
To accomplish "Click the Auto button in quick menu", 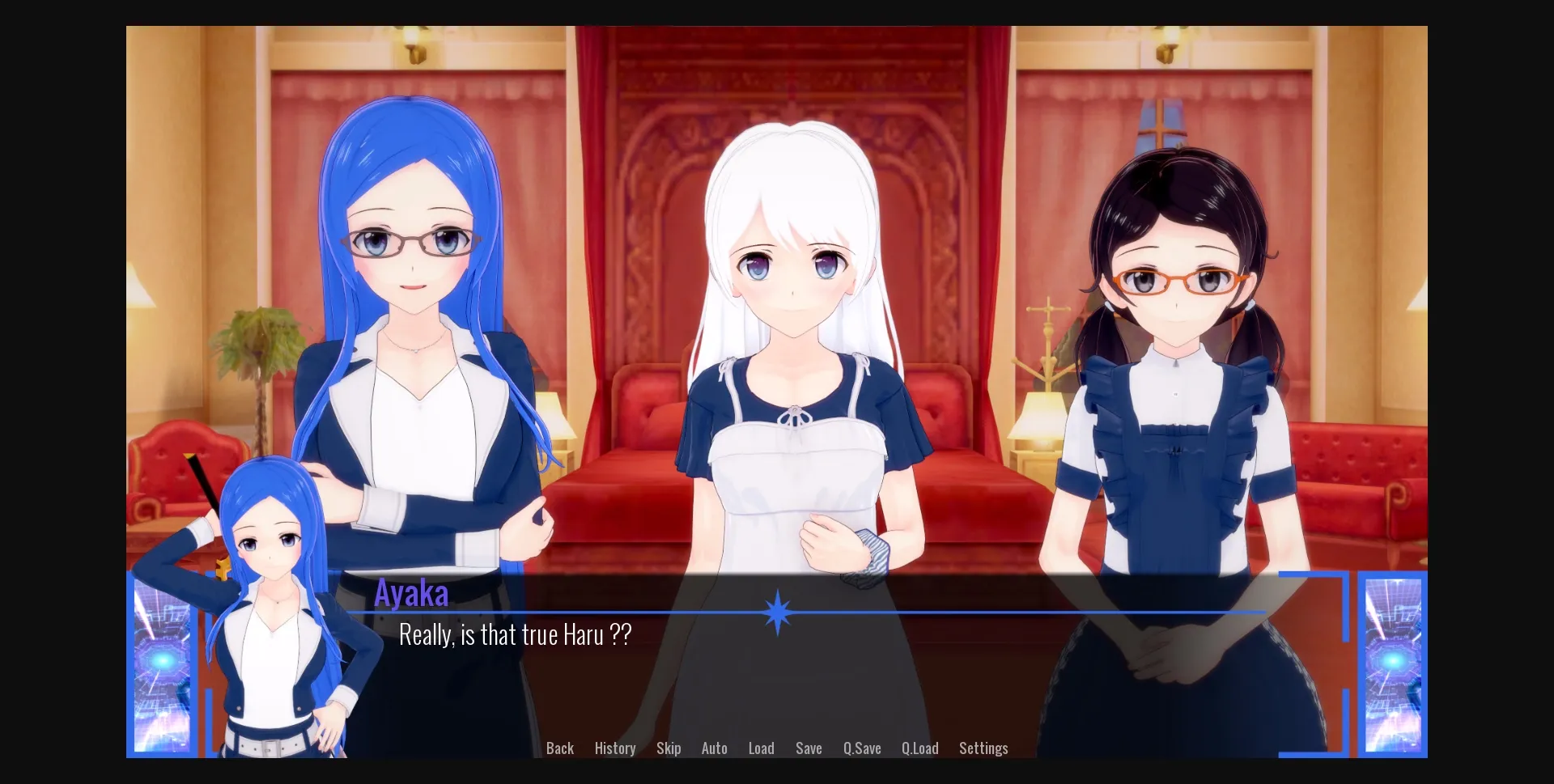I will pyautogui.click(x=714, y=748).
